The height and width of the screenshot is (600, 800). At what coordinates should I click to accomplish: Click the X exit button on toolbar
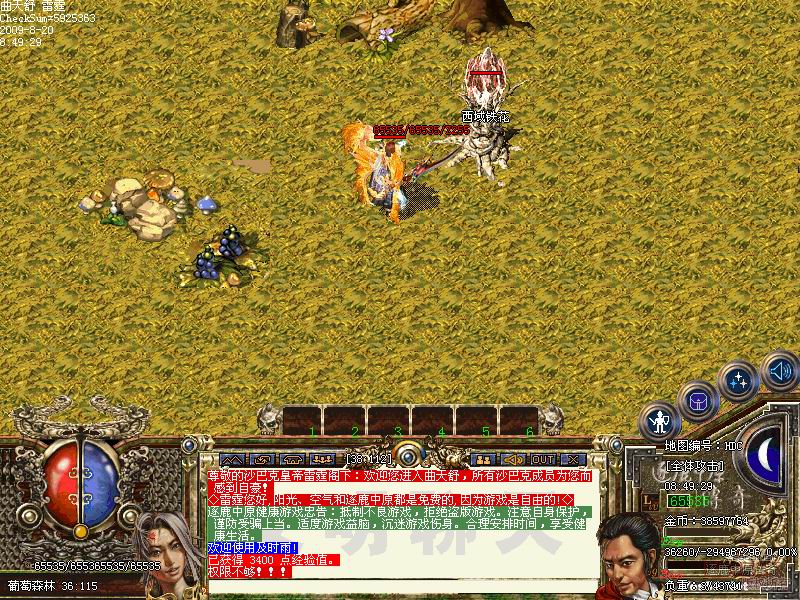(574, 460)
